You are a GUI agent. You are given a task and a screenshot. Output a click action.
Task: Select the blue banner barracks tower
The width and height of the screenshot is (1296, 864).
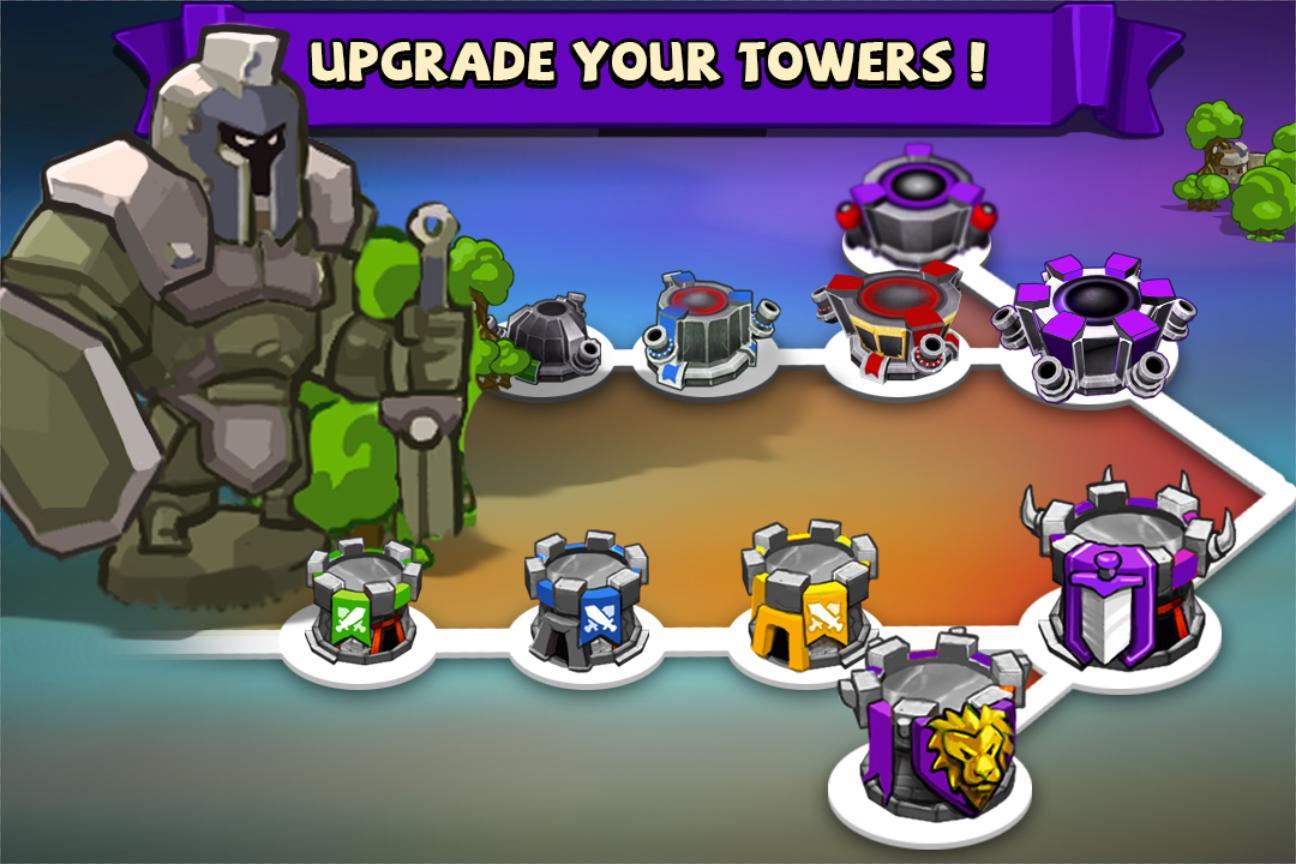coord(585,599)
